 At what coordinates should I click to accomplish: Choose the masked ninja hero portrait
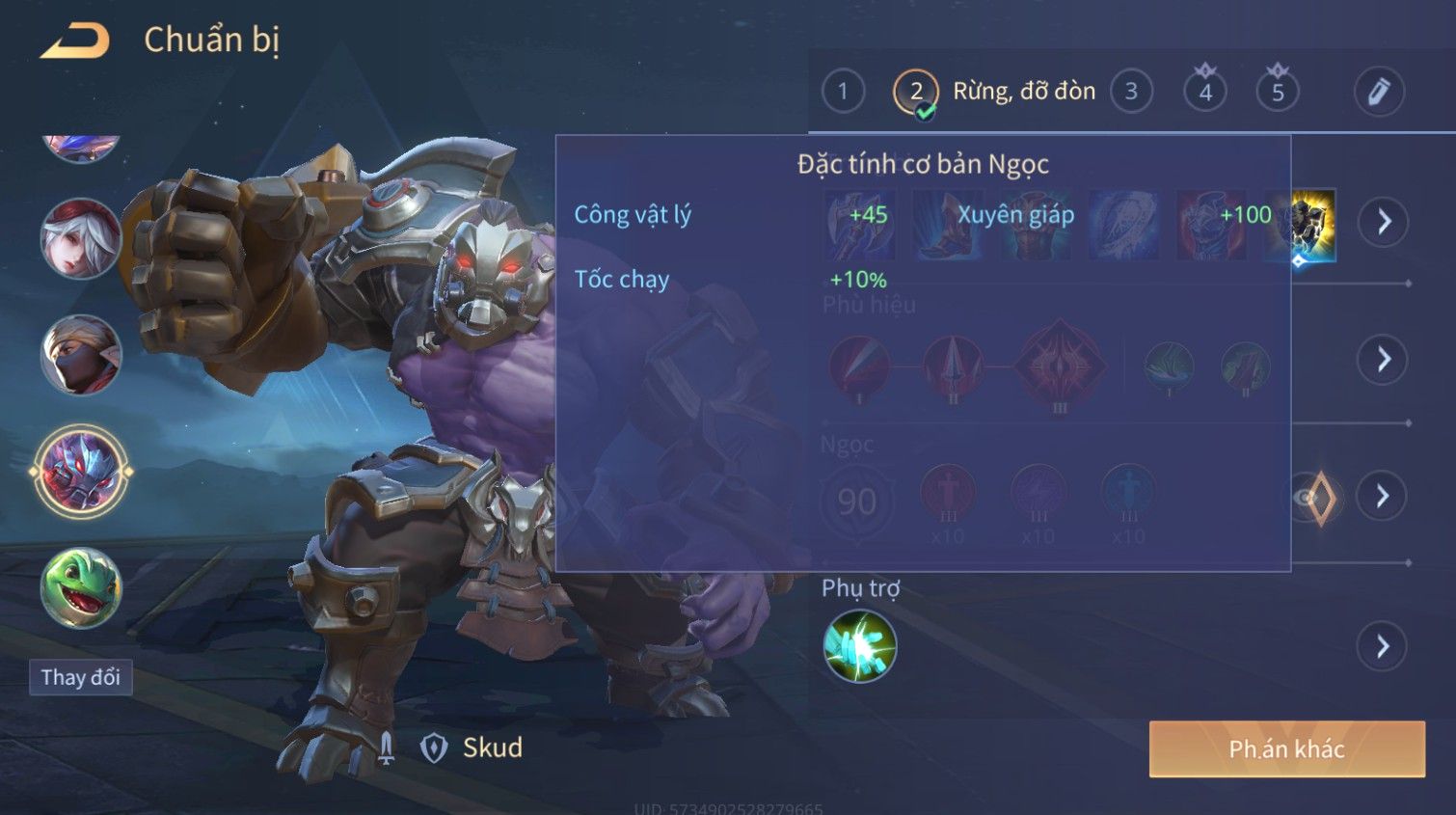tap(81, 355)
